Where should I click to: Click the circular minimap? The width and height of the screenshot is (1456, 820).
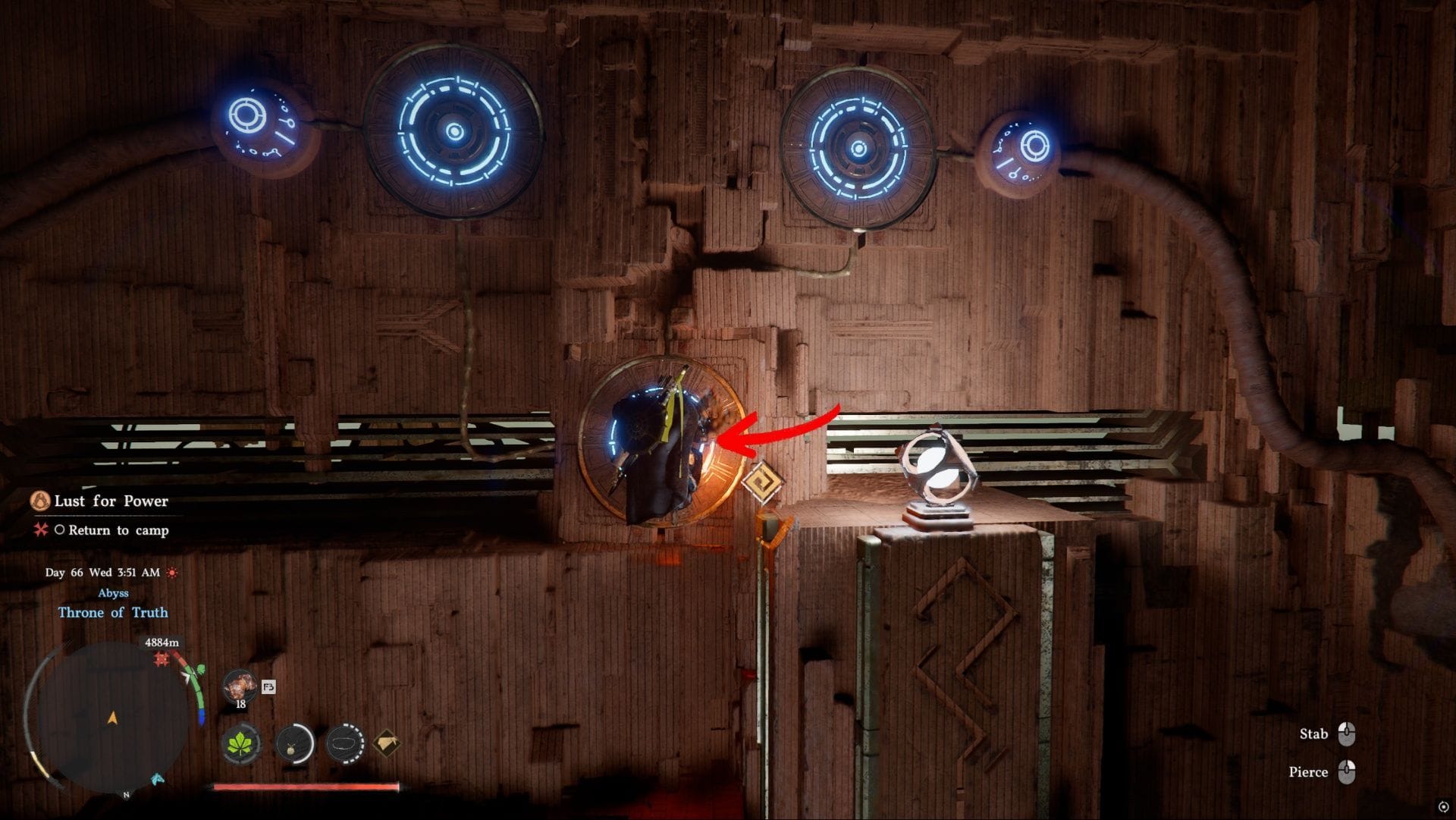(112, 717)
